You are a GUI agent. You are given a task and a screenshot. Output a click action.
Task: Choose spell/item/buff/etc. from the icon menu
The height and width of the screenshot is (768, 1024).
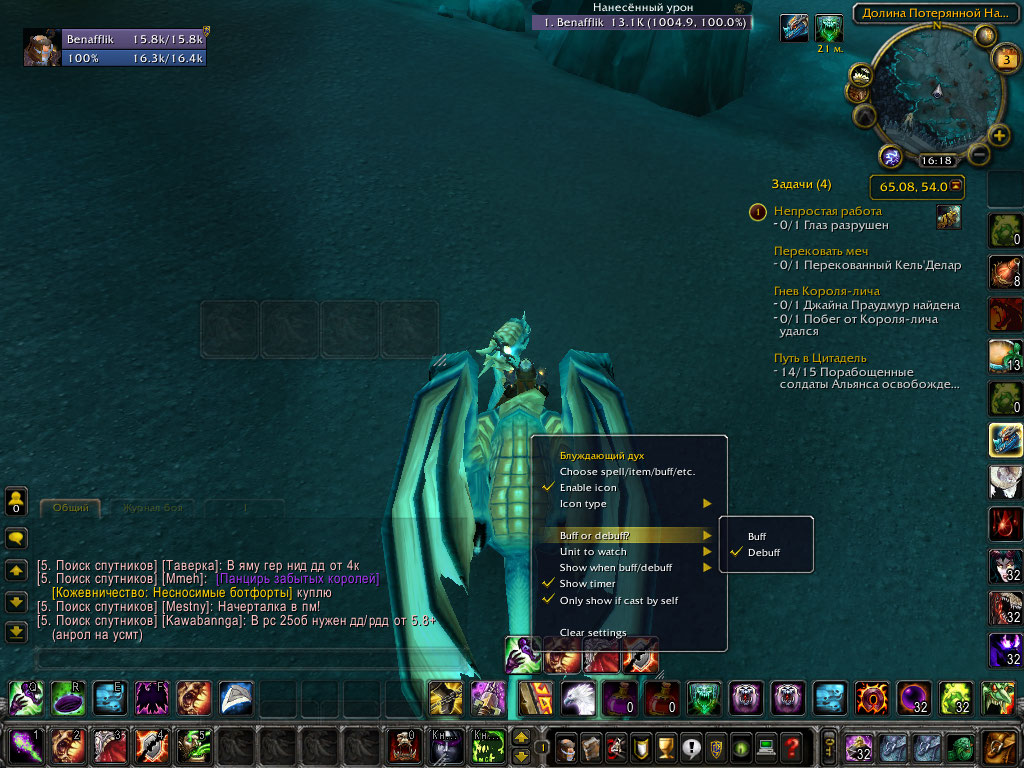627,471
